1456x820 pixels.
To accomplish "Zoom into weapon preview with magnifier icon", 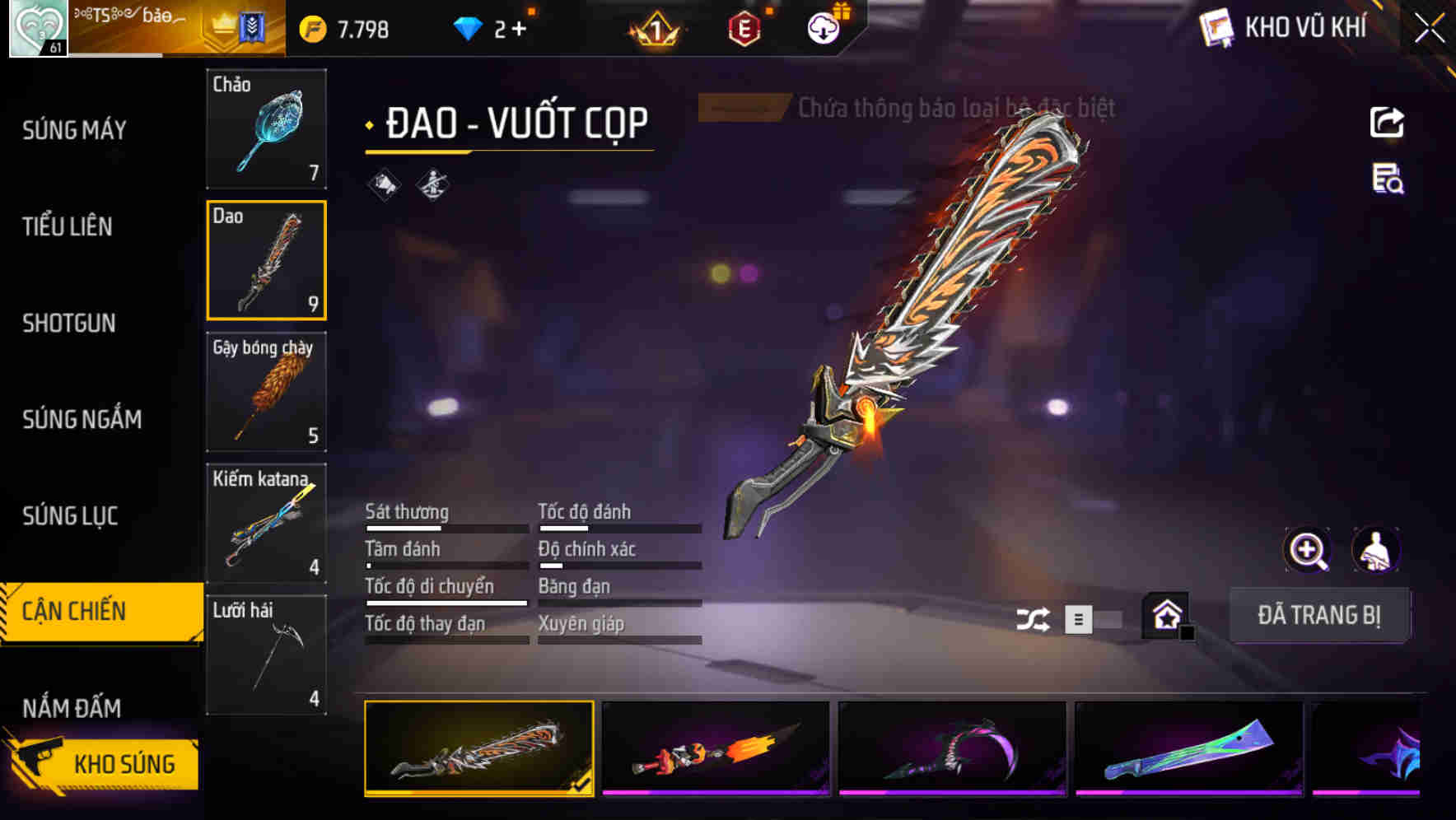I will pyautogui.click(x=1308, y=550).
